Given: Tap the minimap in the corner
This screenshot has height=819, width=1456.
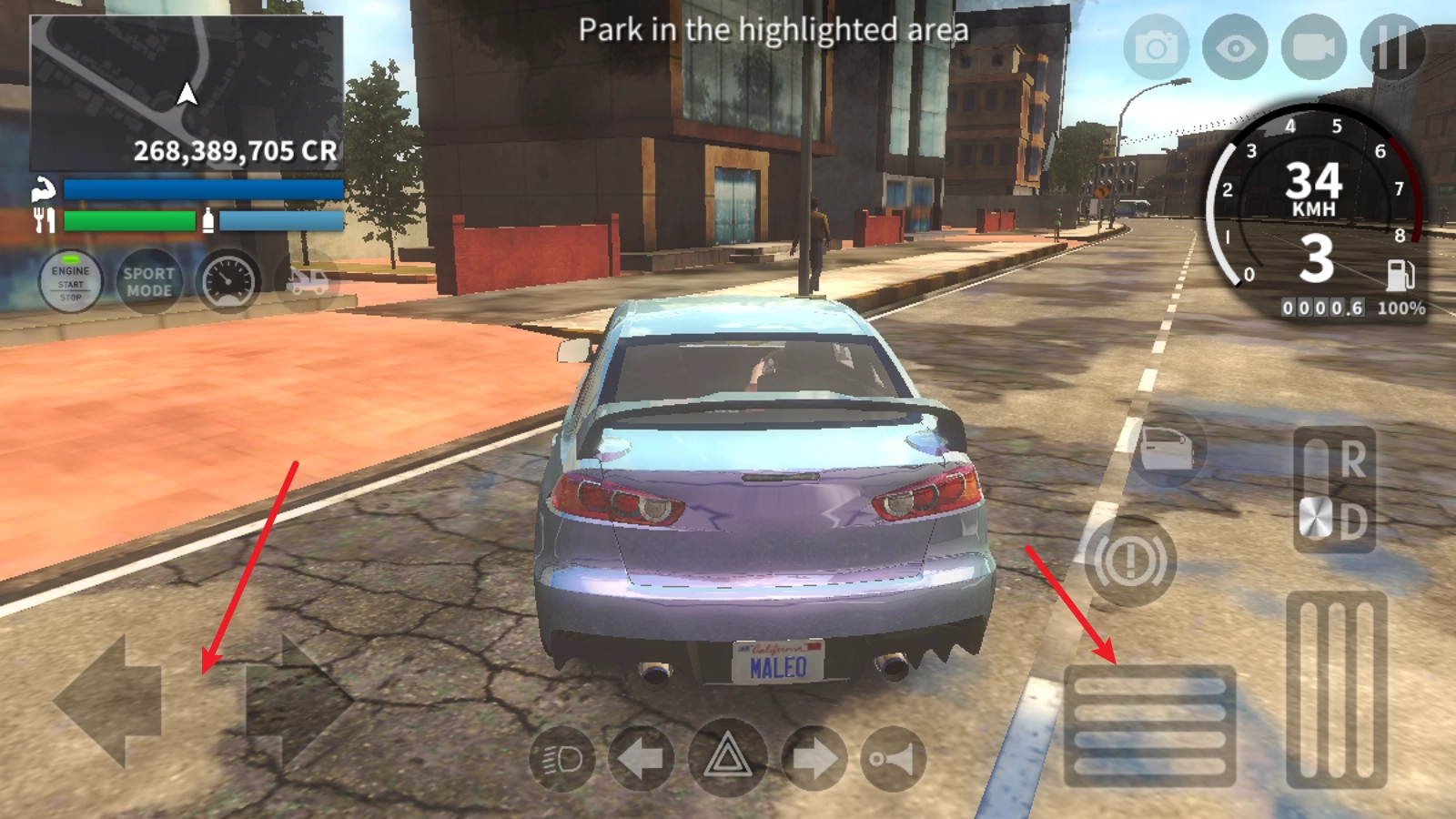Looking at the screenshot, I should (187, 93).
